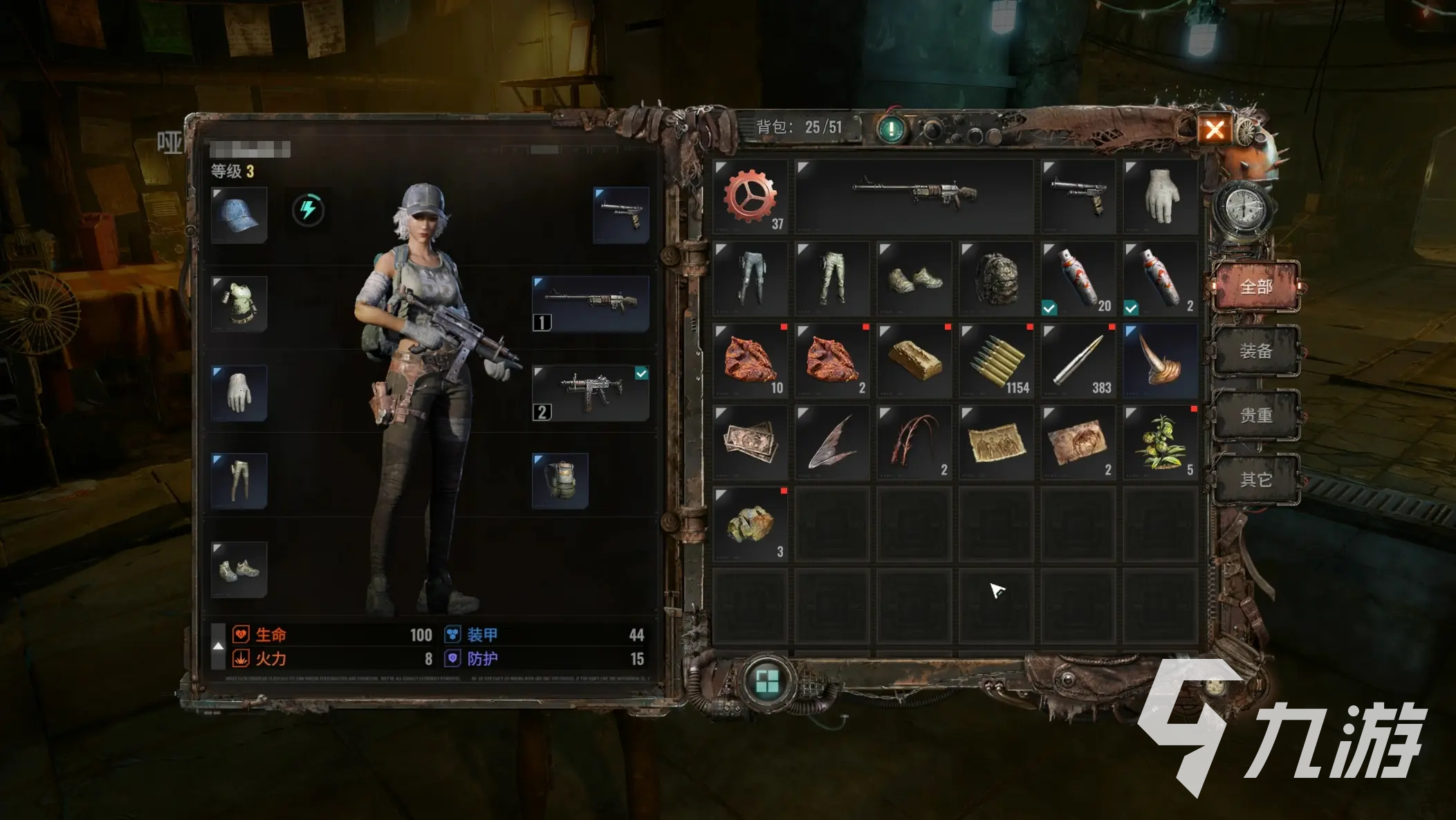1456x820 pixels.
Task: Click the equipped backpack slot
Action: tap(560, 481)
